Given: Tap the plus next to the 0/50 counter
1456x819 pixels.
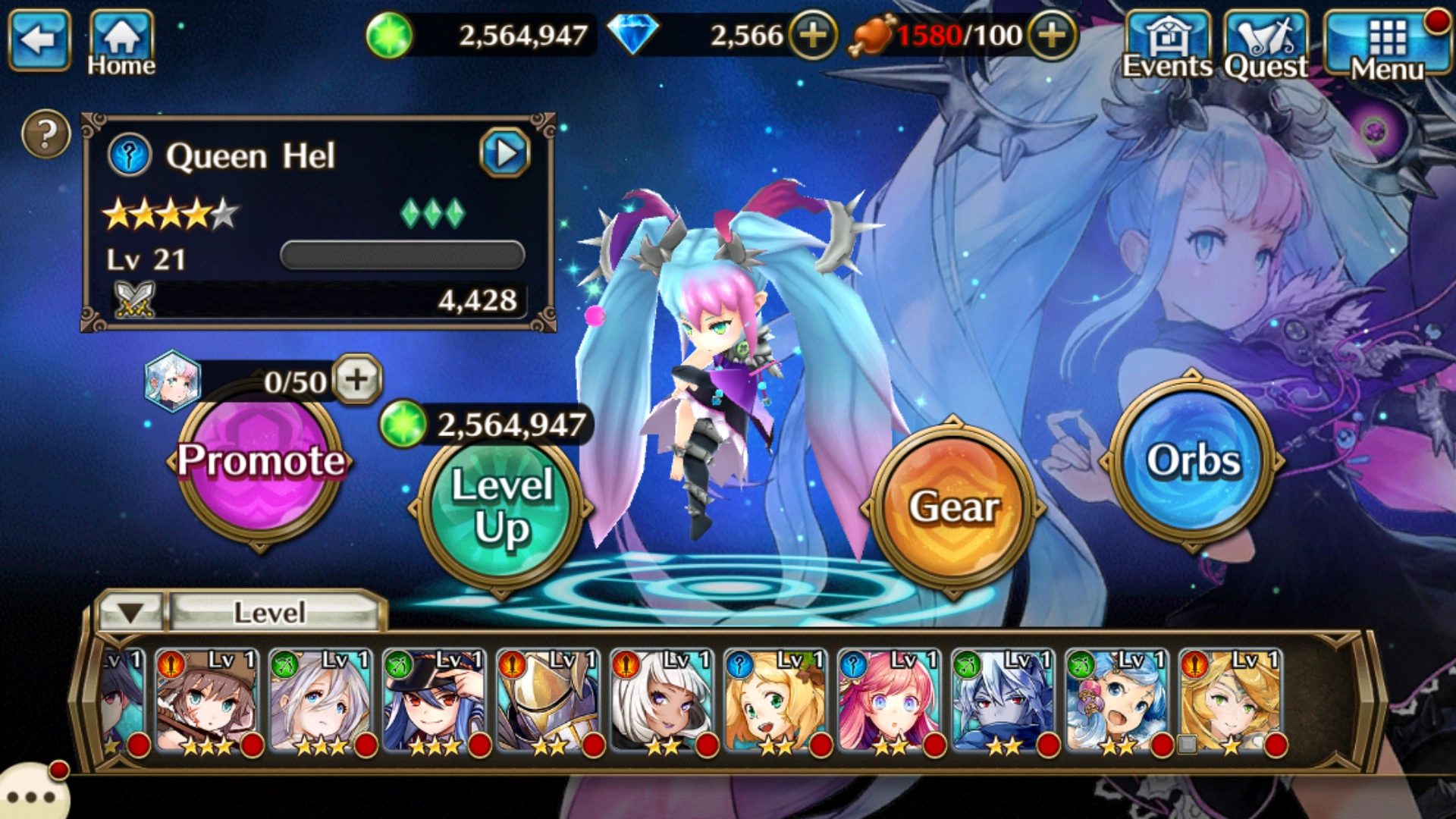Looking at the screenshot, I should pyautogui.click(x=359, y=381).
